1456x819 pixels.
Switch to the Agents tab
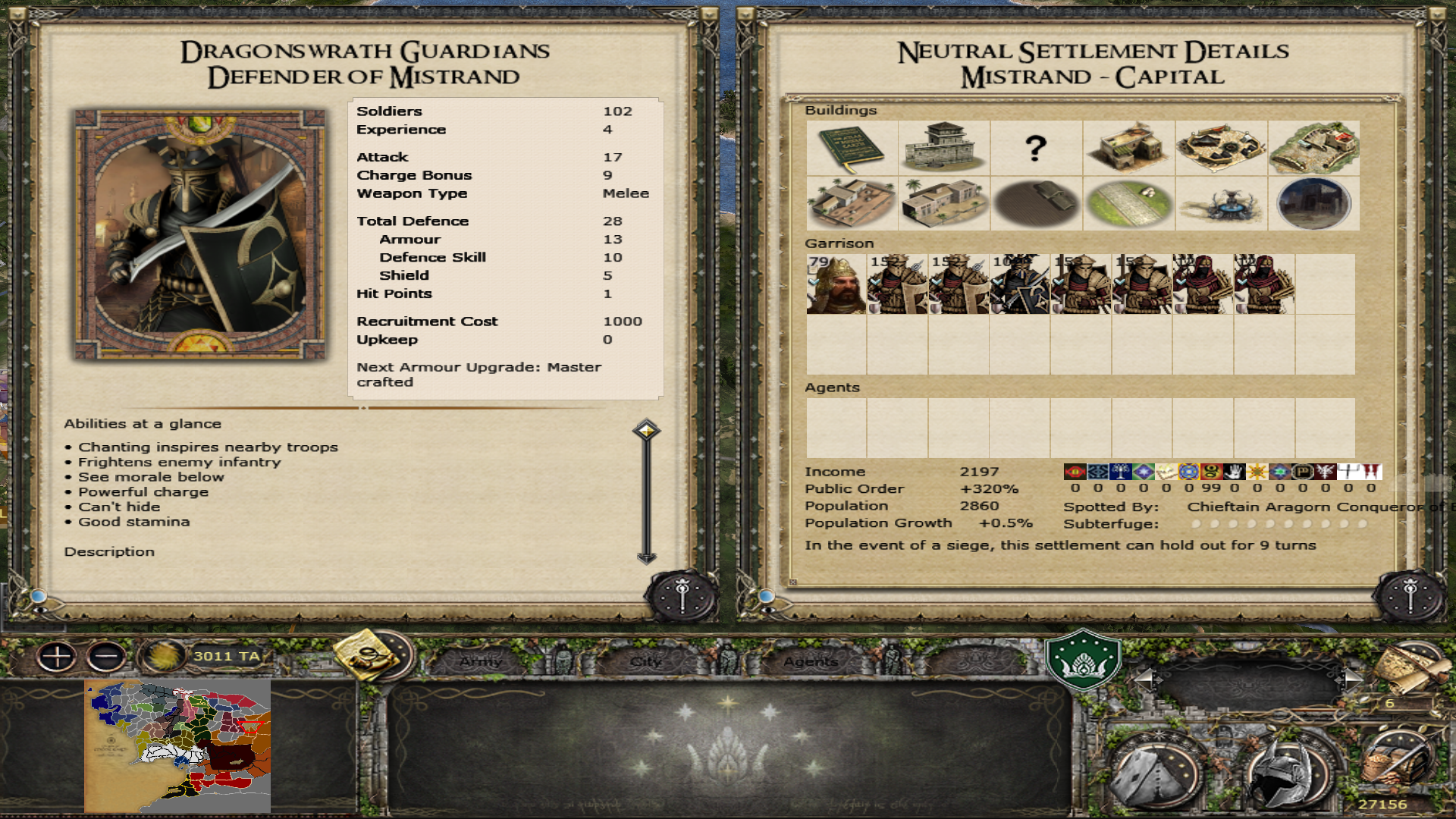point(810,661)
